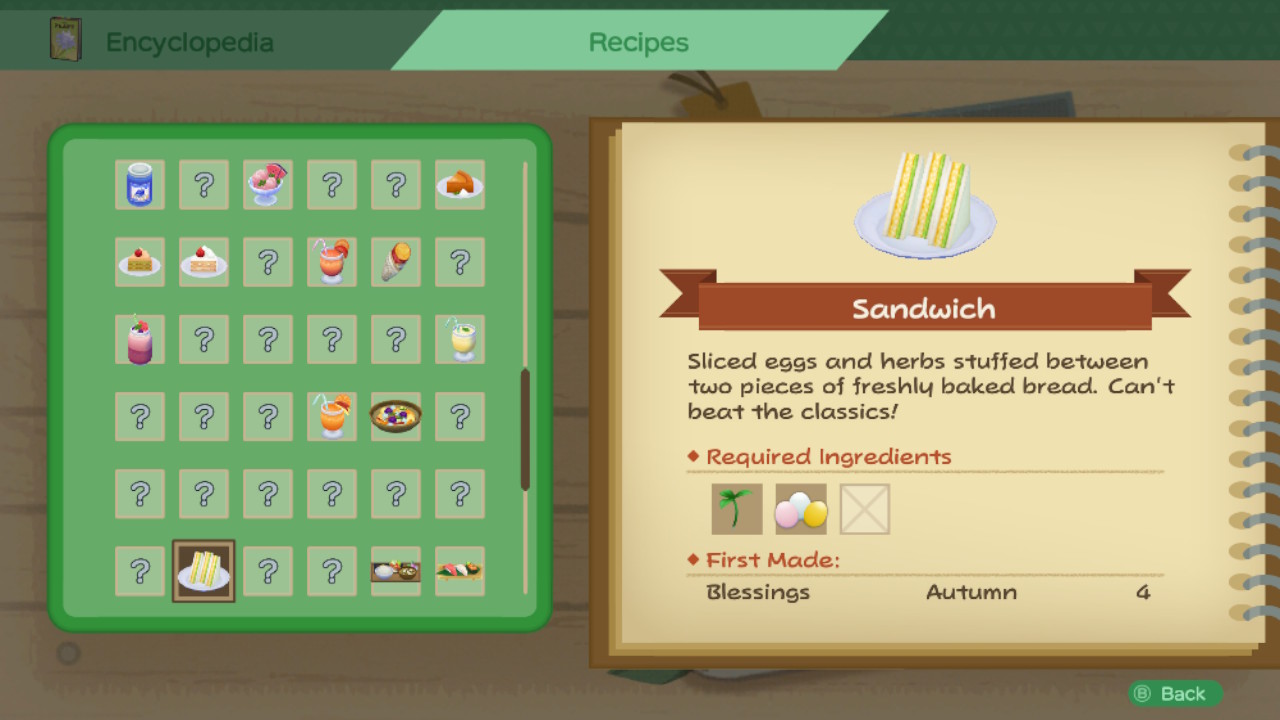
Task: Open the cake slice recipe
Action: click(x=140, y=261)
